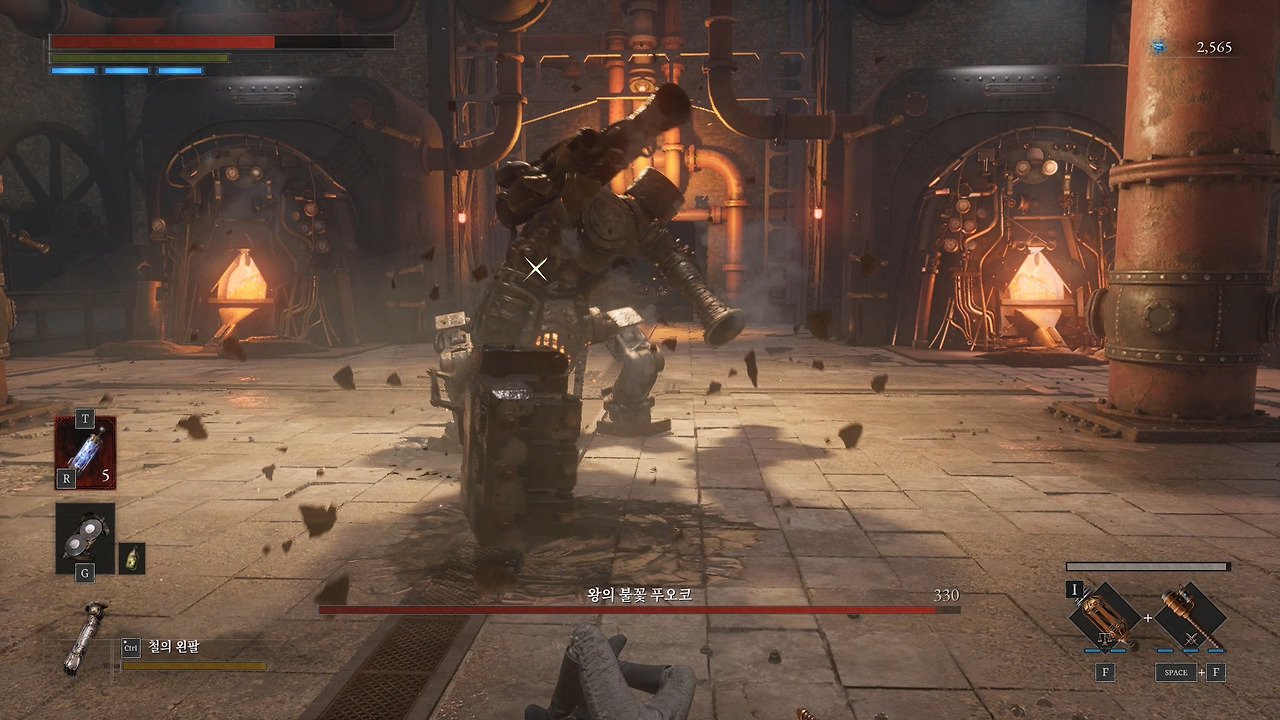Activate the 철의 왼팔 Legion Arm icon
This screenshot has width=1280, height=720.
[x=84, y=638]
